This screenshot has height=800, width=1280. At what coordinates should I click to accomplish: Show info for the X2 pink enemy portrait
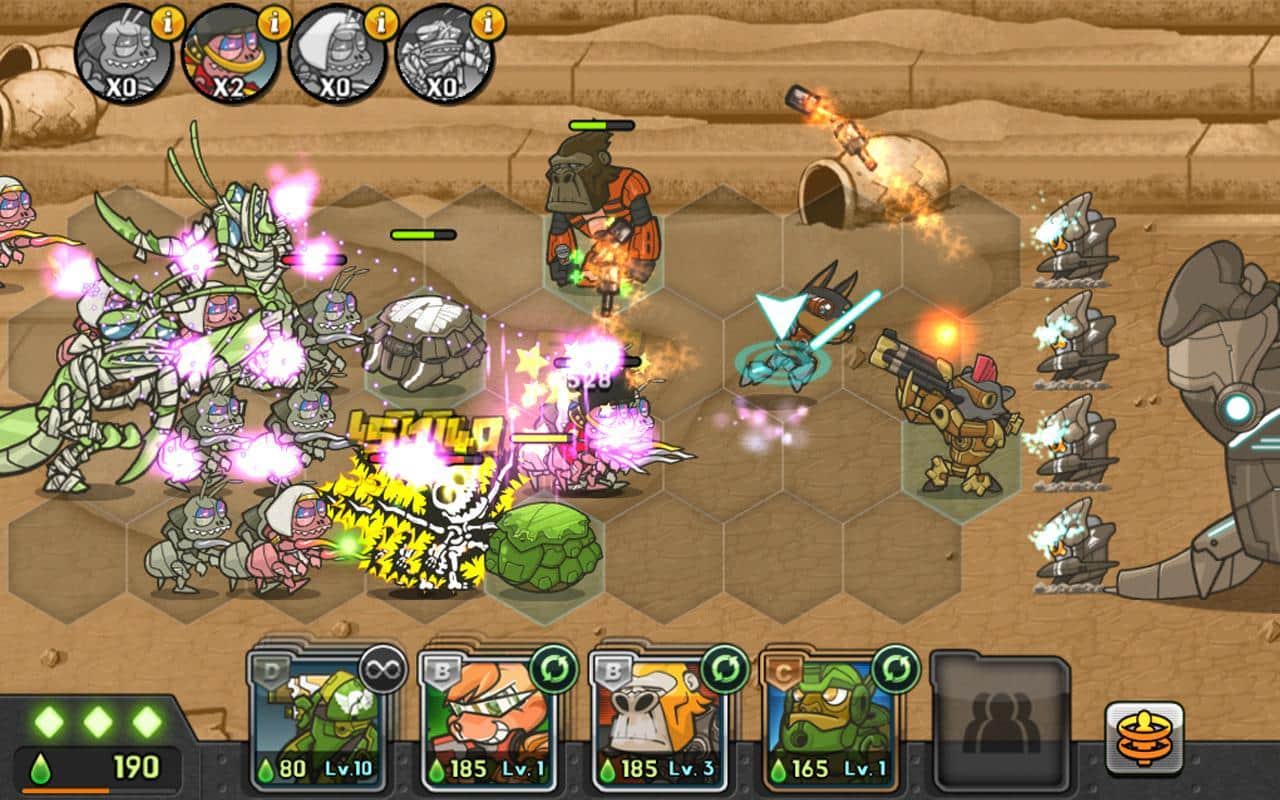272,22
